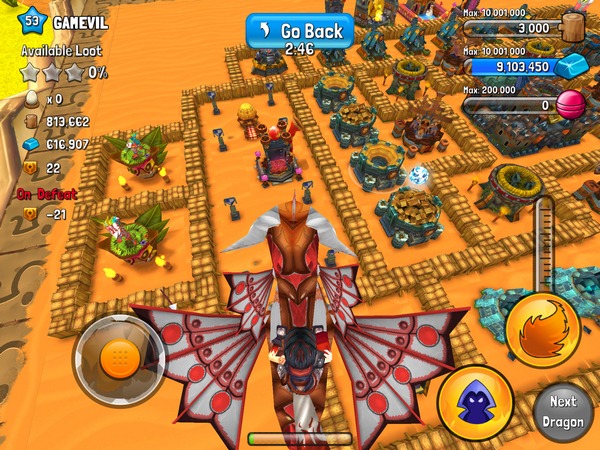Use the purple hooded figure ability
The image size is (600, 450).
475,403
